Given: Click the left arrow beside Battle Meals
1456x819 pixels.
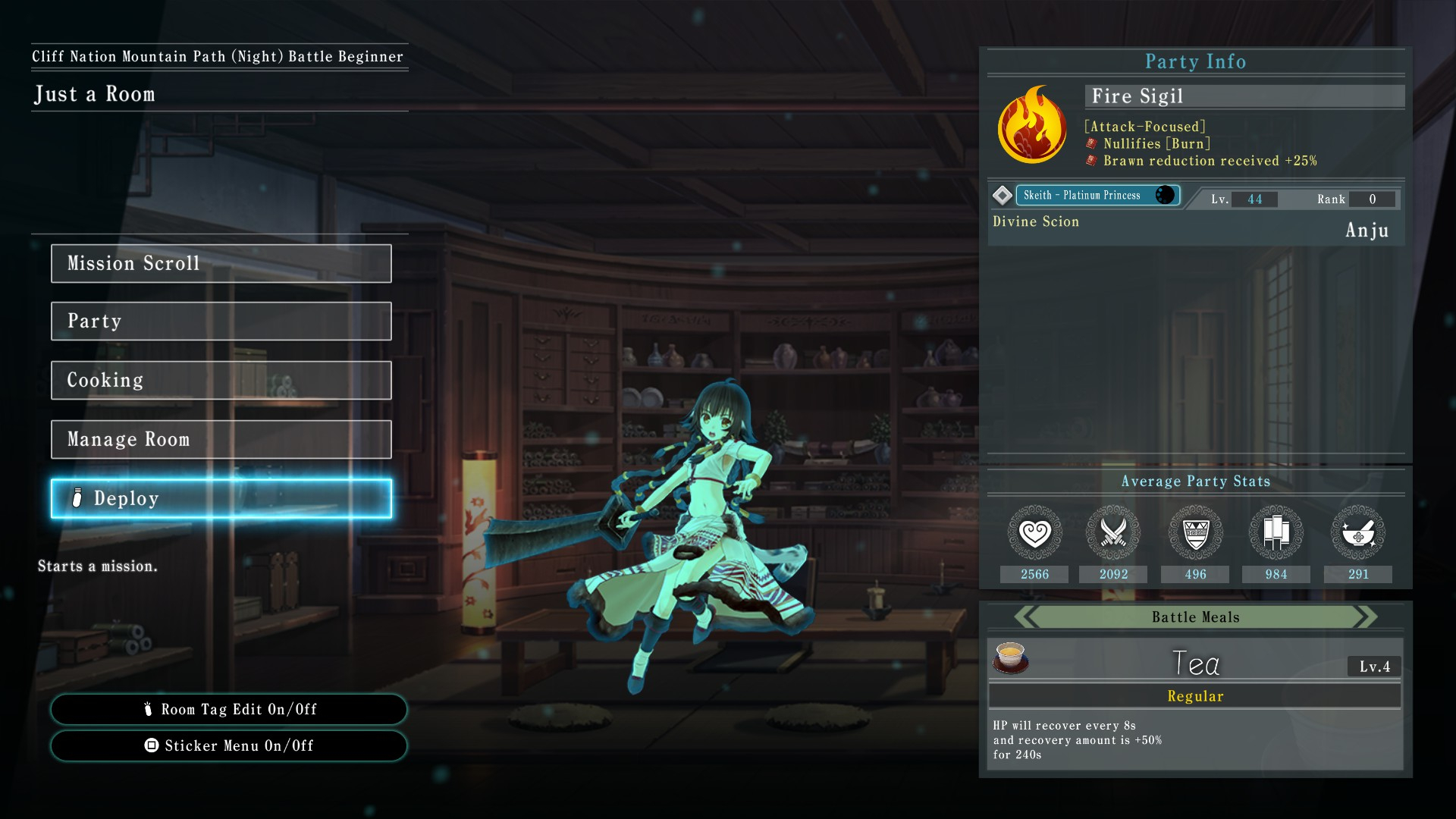Looking at the screenshot, I should click(1026, 617).
